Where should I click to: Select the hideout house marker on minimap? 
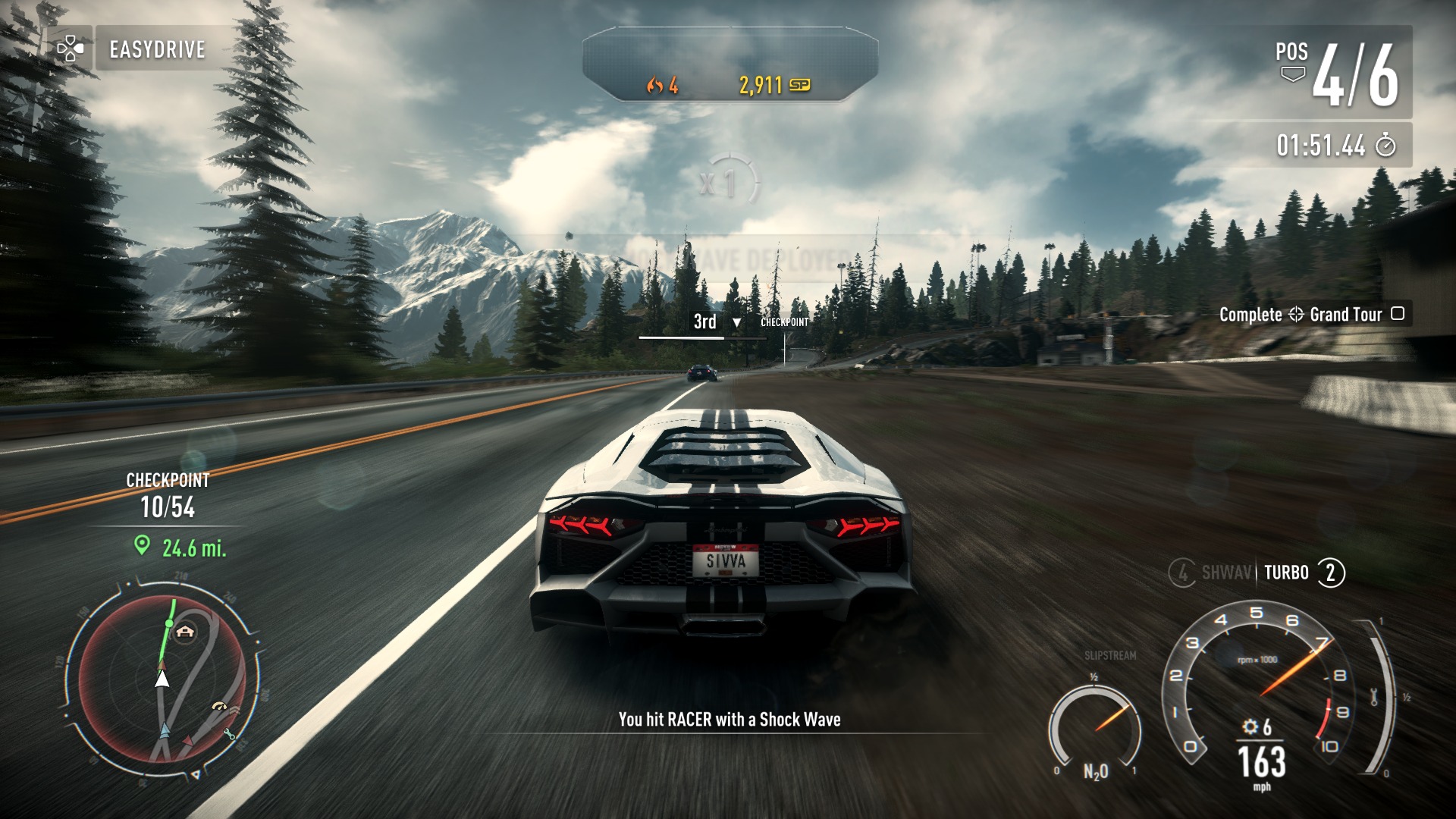click(184, 631)
